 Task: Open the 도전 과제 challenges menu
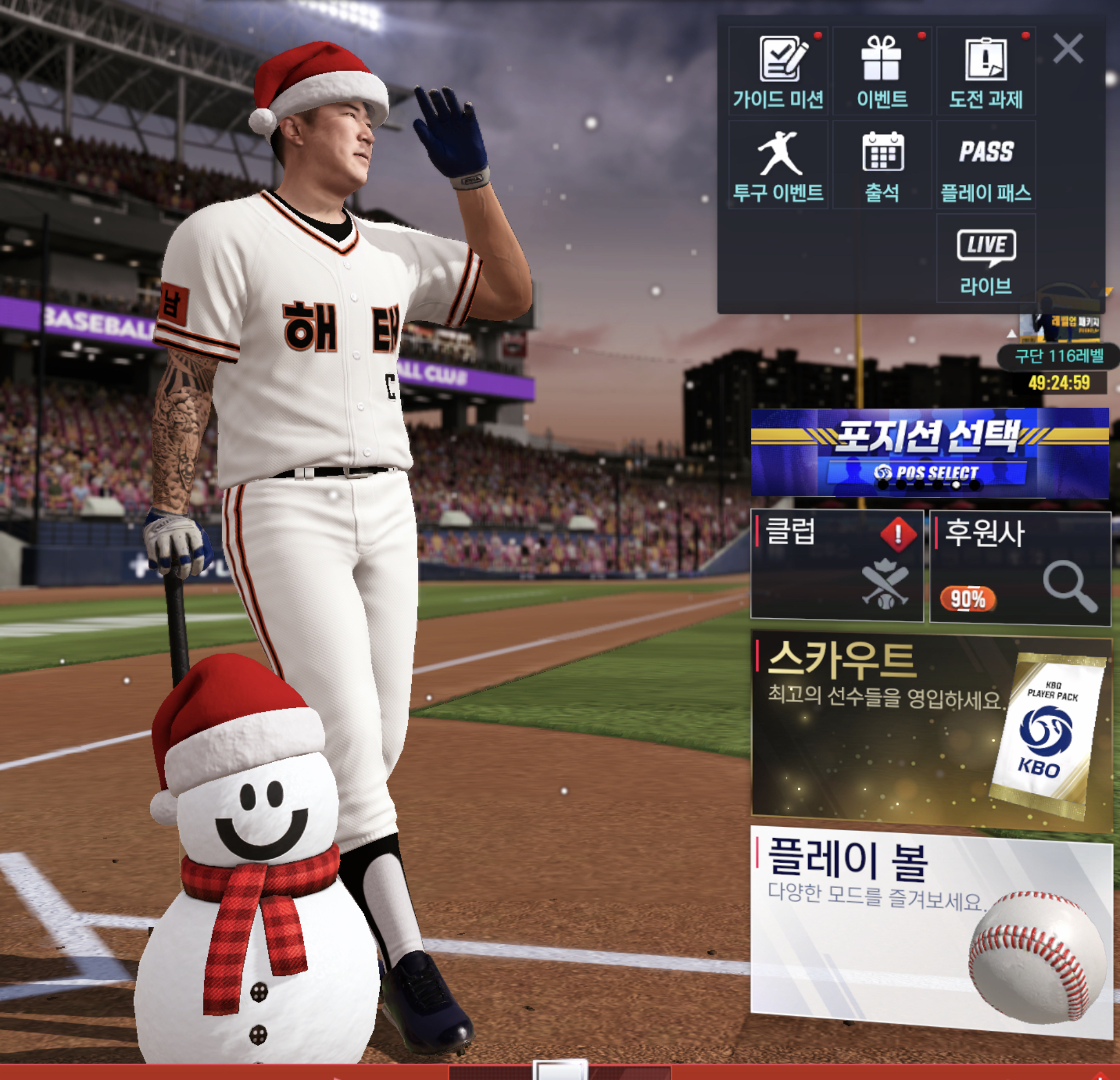click(985, 72)
